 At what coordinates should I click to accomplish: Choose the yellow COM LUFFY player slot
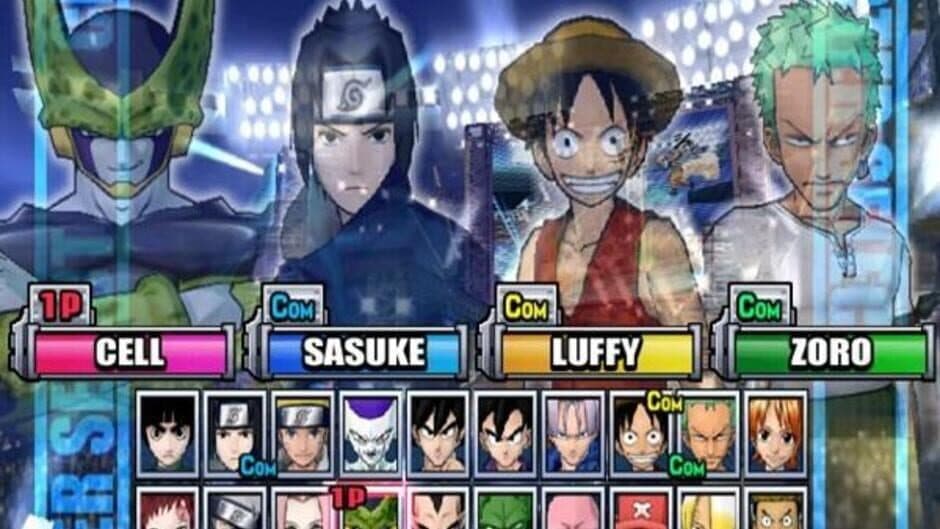(595, 352)
